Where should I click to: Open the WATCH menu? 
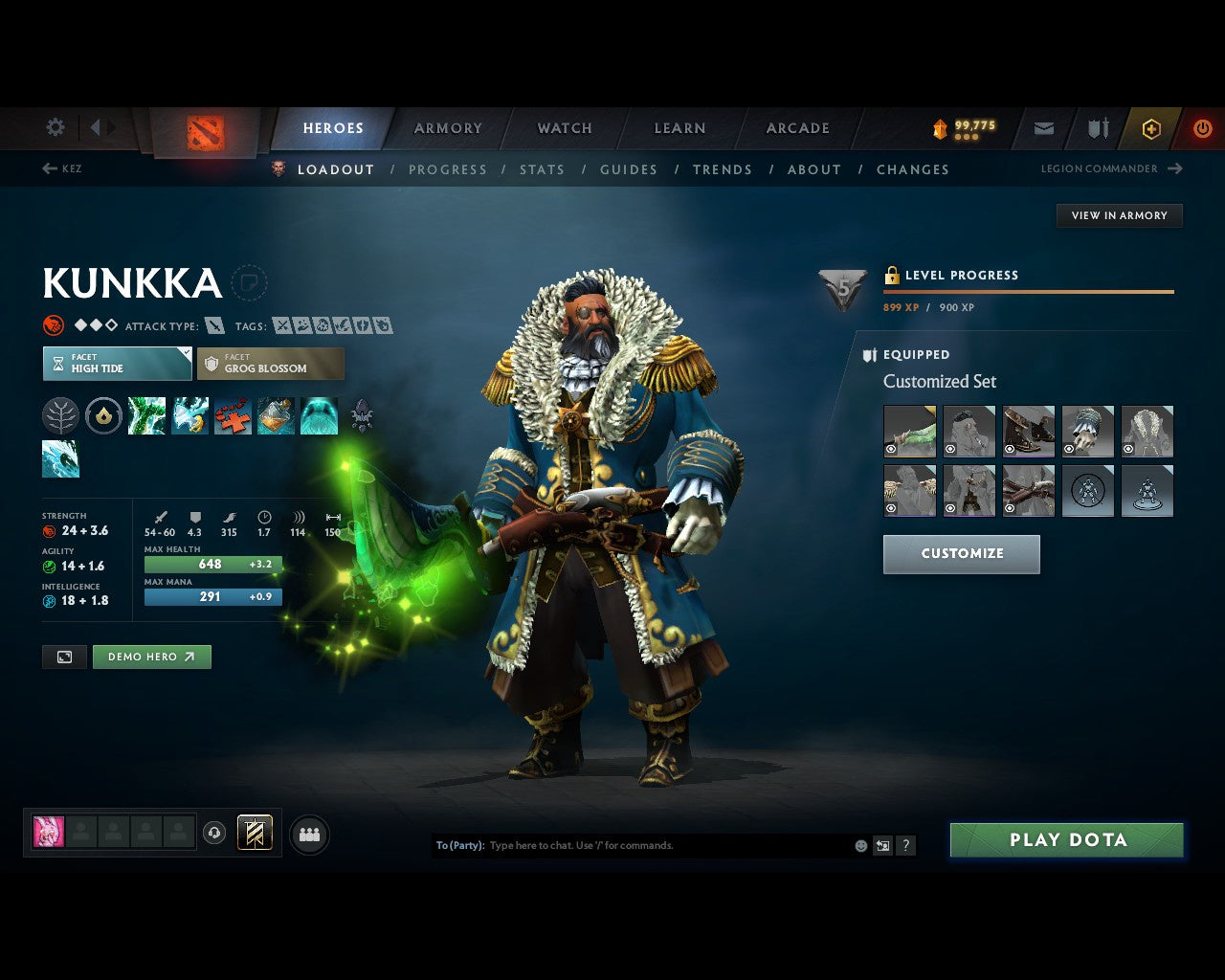tap(564, 127)
